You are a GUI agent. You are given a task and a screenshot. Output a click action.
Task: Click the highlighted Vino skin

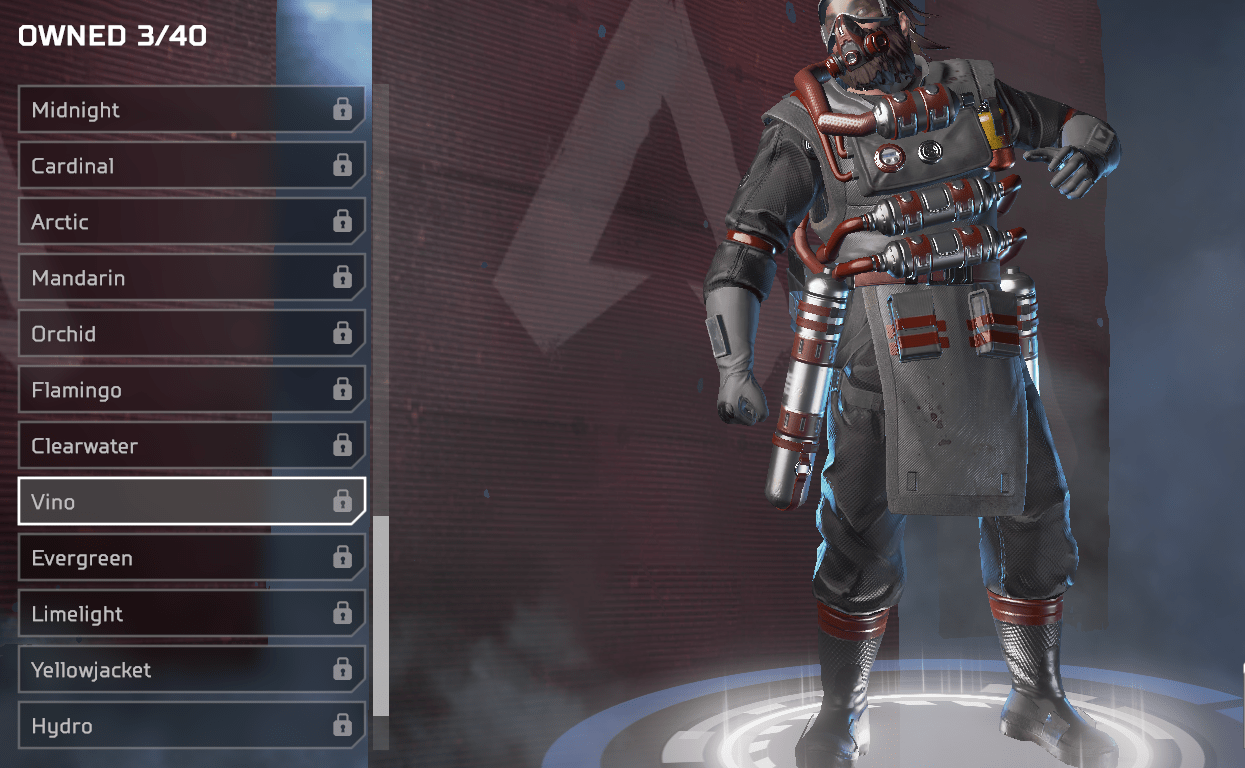pyautogui.click(x=190, y=502)
